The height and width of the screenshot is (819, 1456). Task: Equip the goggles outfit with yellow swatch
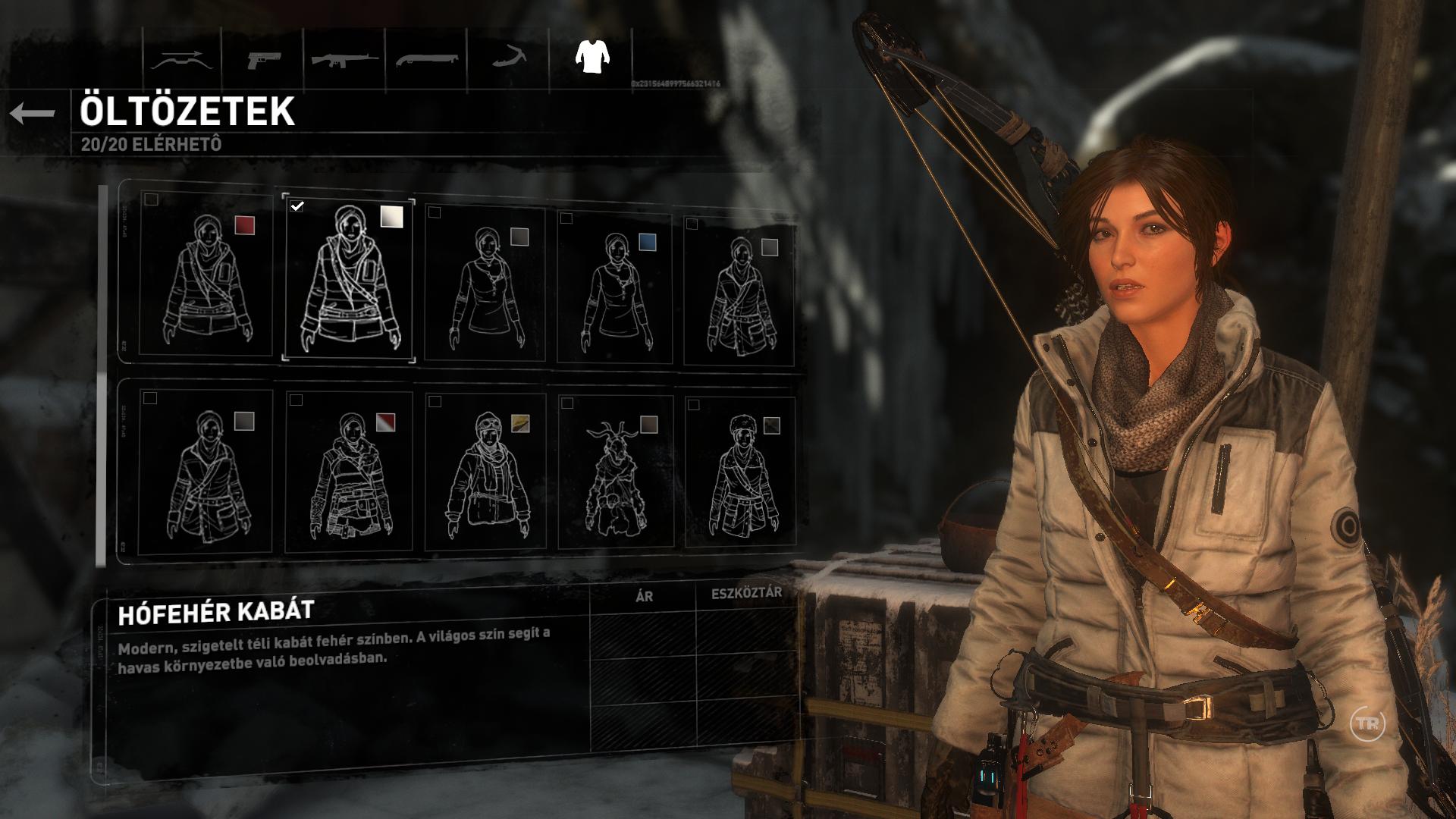click(485, 472)
